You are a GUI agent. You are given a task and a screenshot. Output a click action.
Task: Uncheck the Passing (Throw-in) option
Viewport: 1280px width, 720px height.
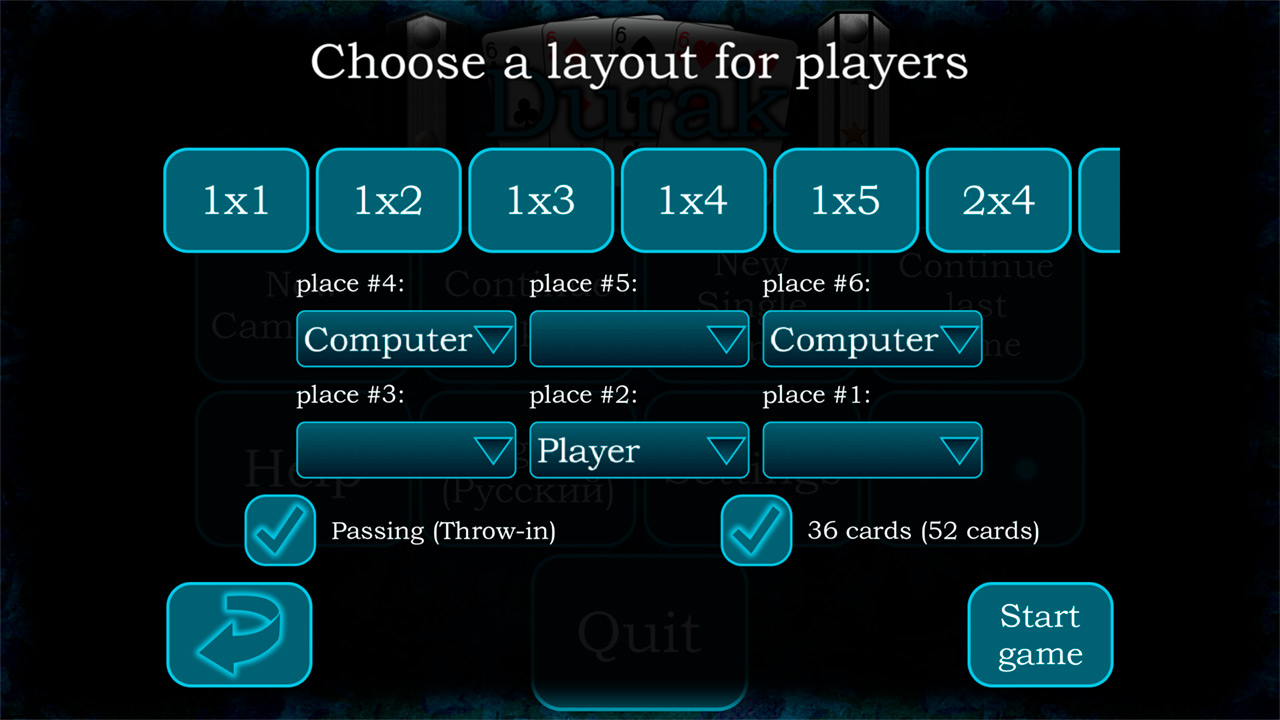(x=280, y=530)
